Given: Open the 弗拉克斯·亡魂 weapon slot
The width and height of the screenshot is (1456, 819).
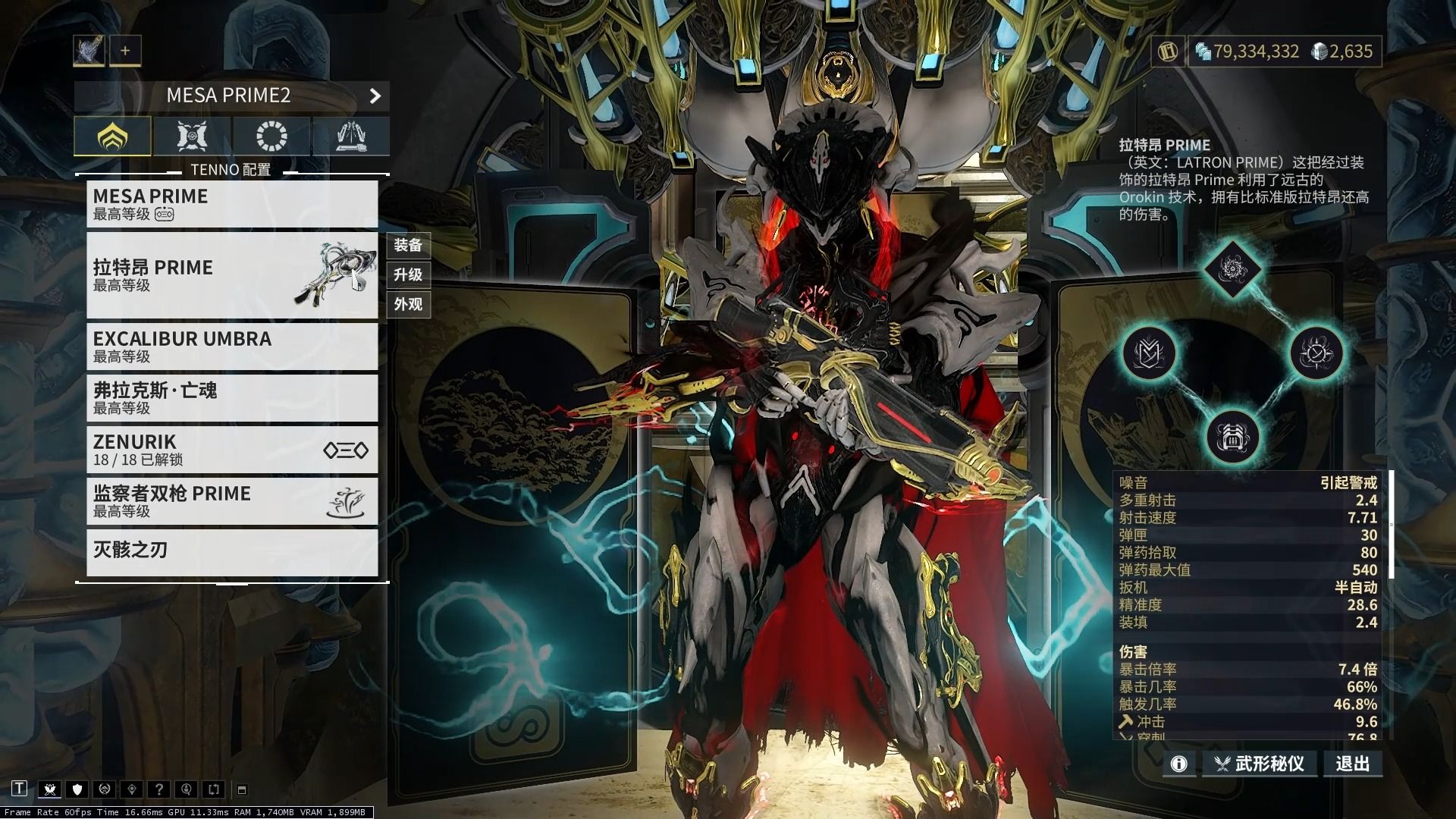Looking at the screenshot, I should pyautogui.click(x=231, y=398).
